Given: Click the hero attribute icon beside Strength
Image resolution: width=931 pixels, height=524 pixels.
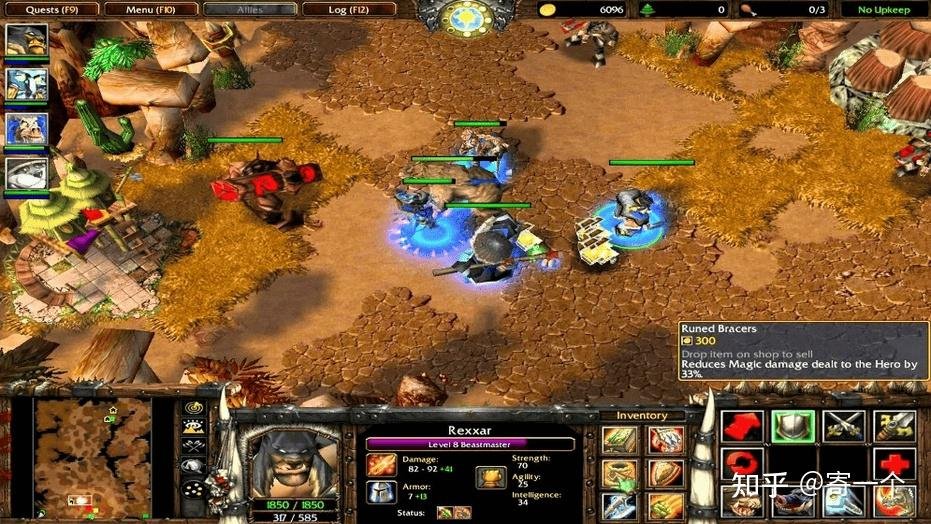Looking at the screenshot, I should pos(490,476).
